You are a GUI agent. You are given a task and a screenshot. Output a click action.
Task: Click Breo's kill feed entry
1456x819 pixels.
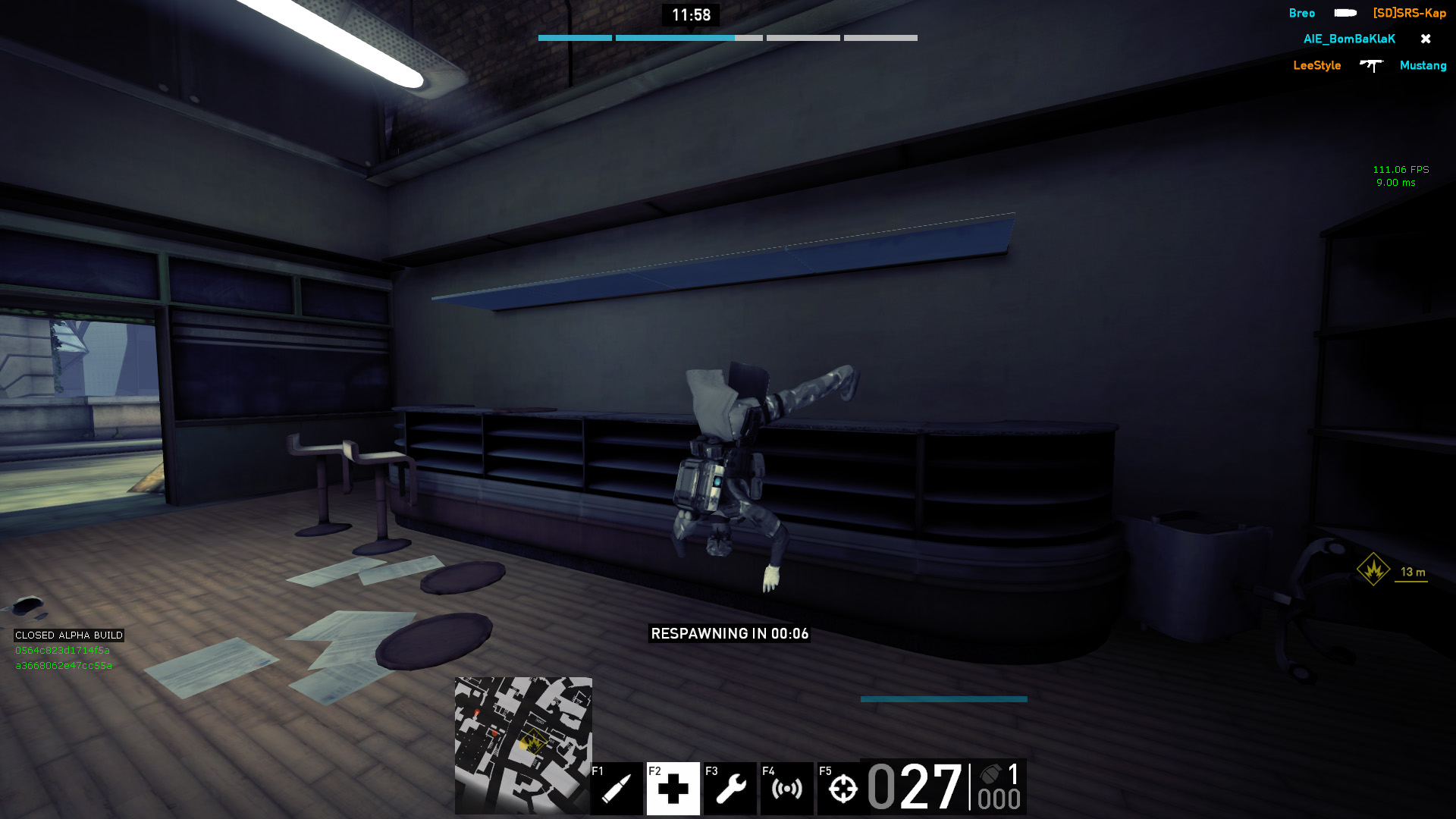(1301, 14)
